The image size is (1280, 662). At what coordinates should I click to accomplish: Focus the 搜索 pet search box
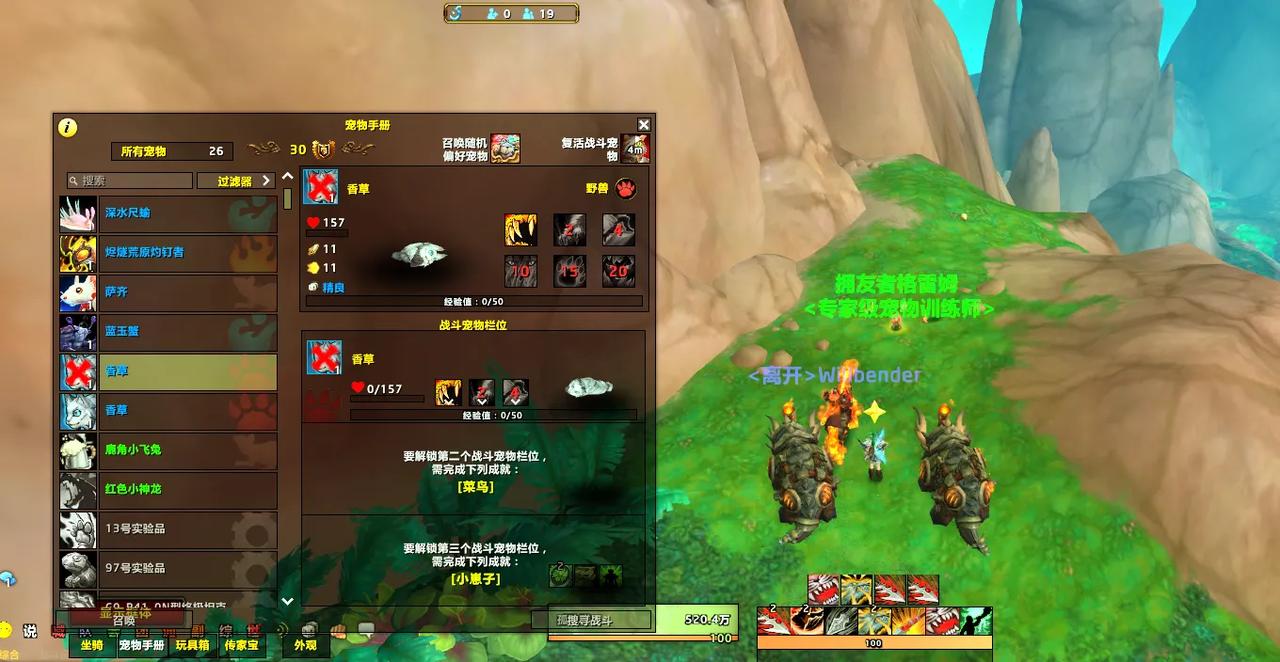click(130, 181)
